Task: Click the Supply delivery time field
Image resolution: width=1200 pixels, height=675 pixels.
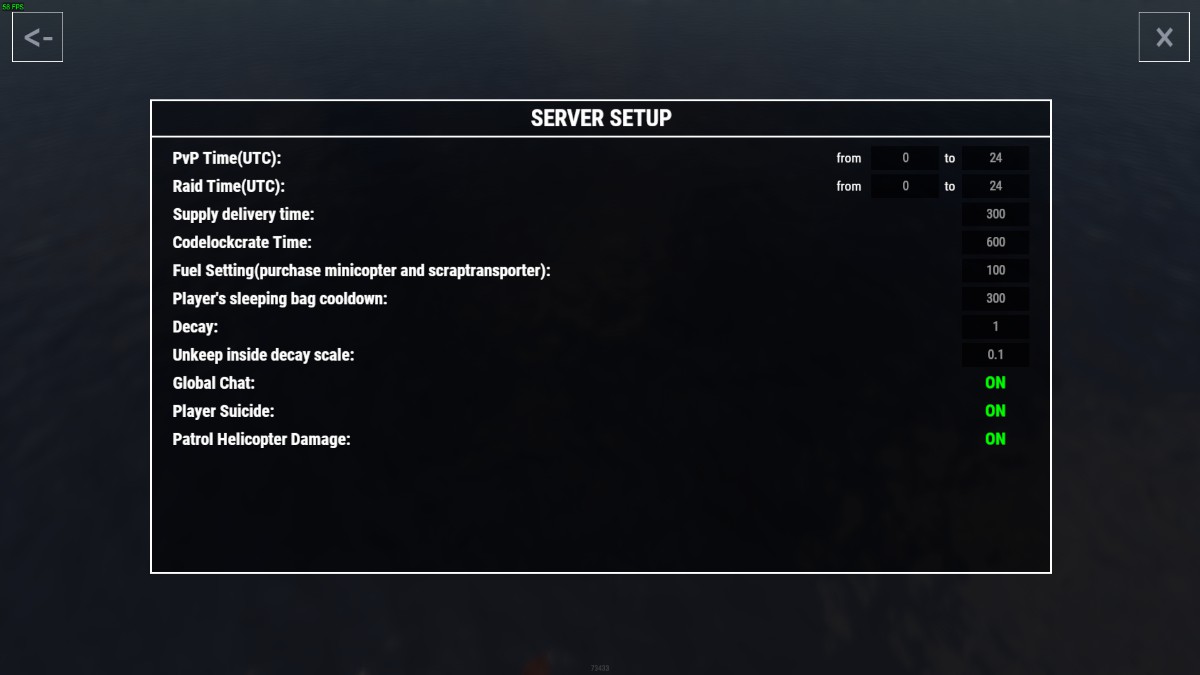Action: click(x=995, y=214)
